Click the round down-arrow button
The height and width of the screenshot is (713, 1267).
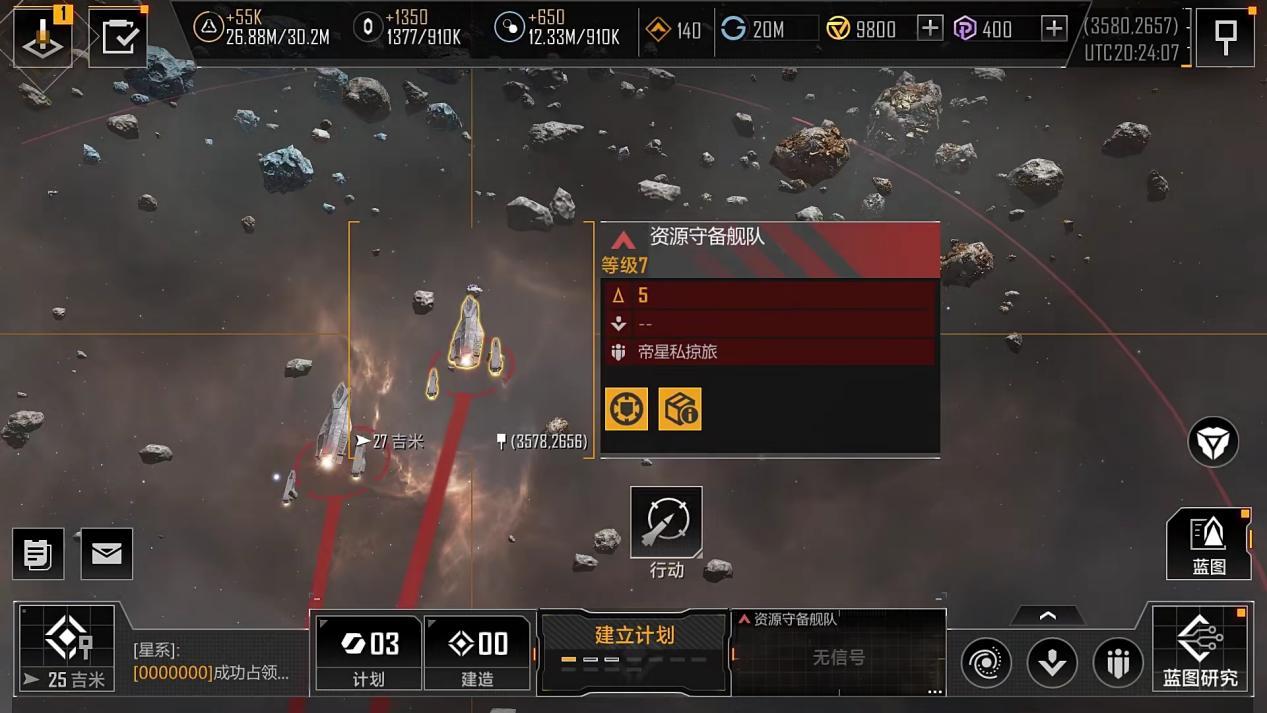click(x=1052, y=662)
